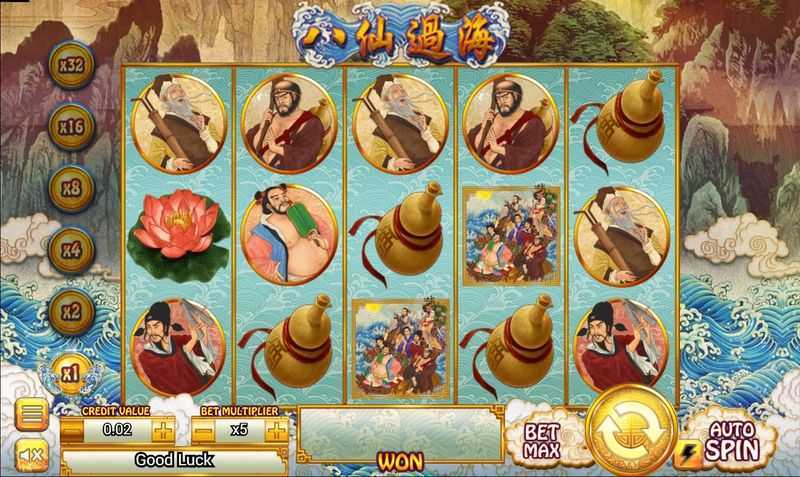Spin the reels with the gold coin button
Image resolution: width=800 pixels, height=477 pixels.
[x=631, y=432]
